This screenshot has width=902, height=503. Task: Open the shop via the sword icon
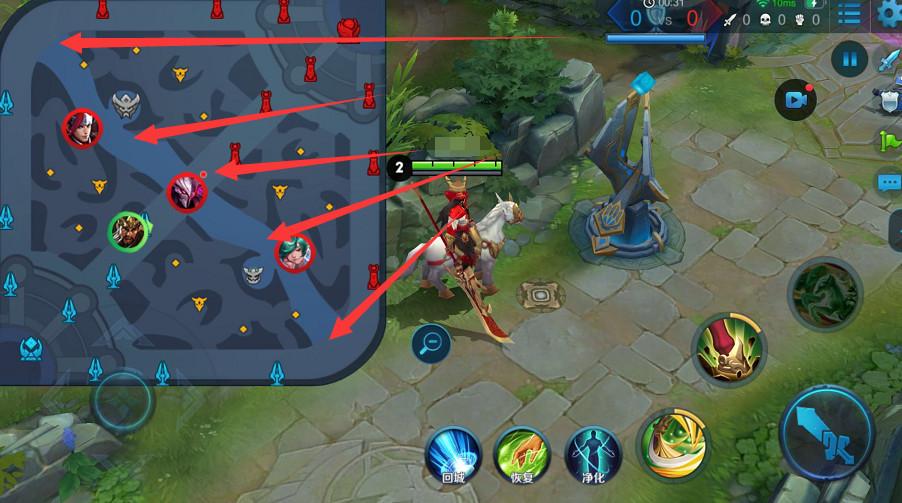889,61
